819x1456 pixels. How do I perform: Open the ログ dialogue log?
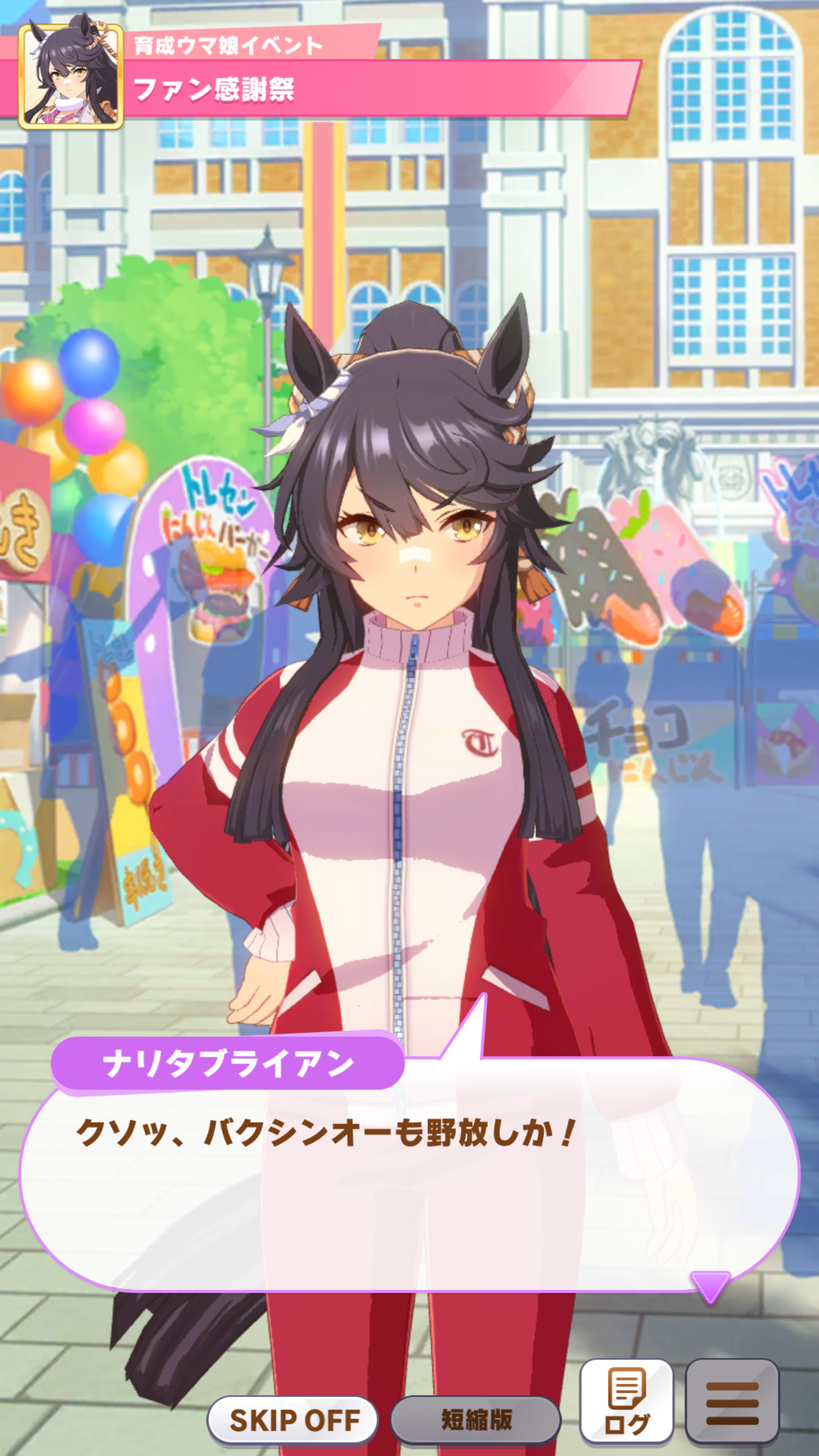(x=626, y=1401)
